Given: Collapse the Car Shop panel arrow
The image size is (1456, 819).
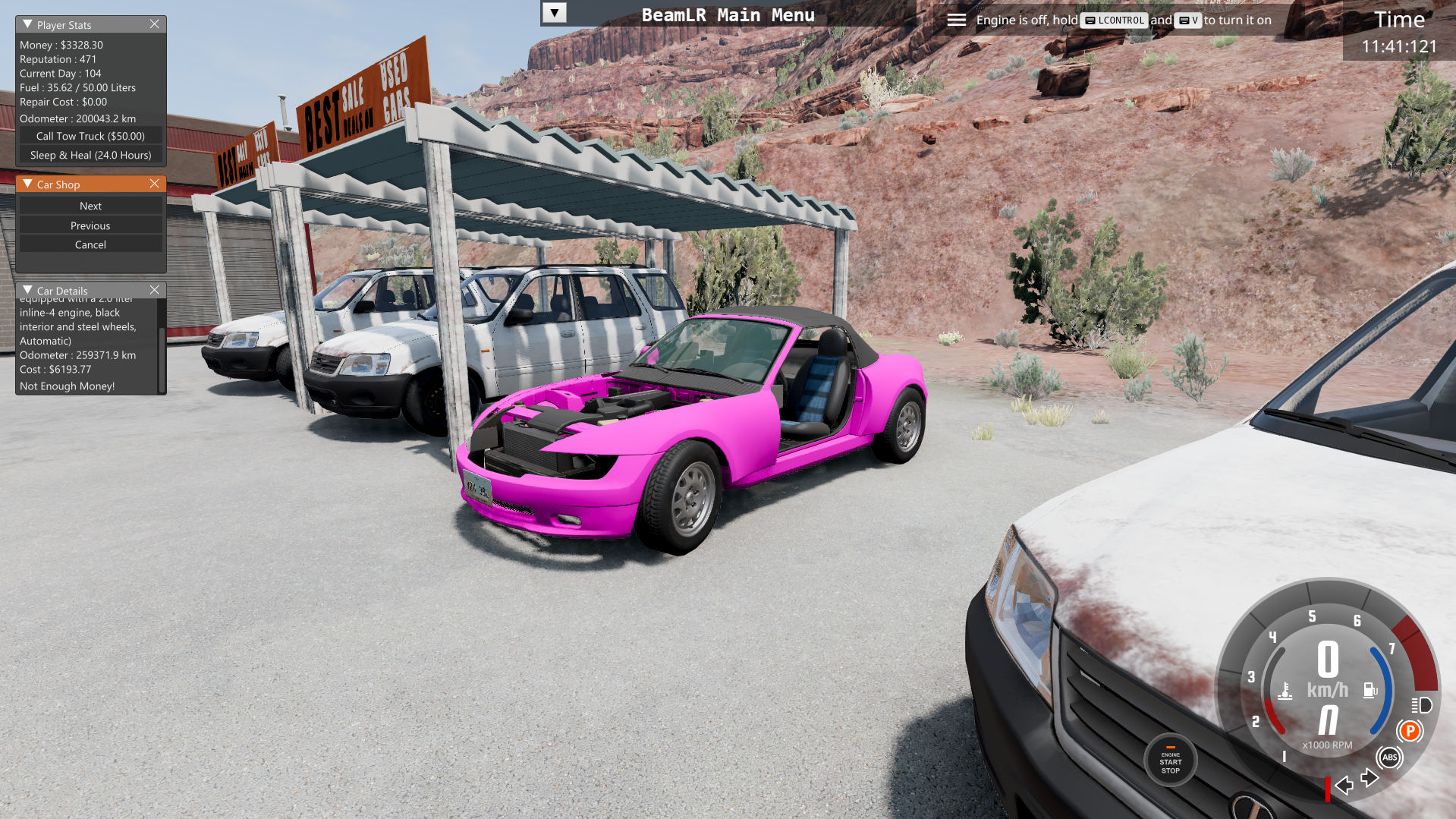Looking at the screenshot, I should click(x=27, y=184).
